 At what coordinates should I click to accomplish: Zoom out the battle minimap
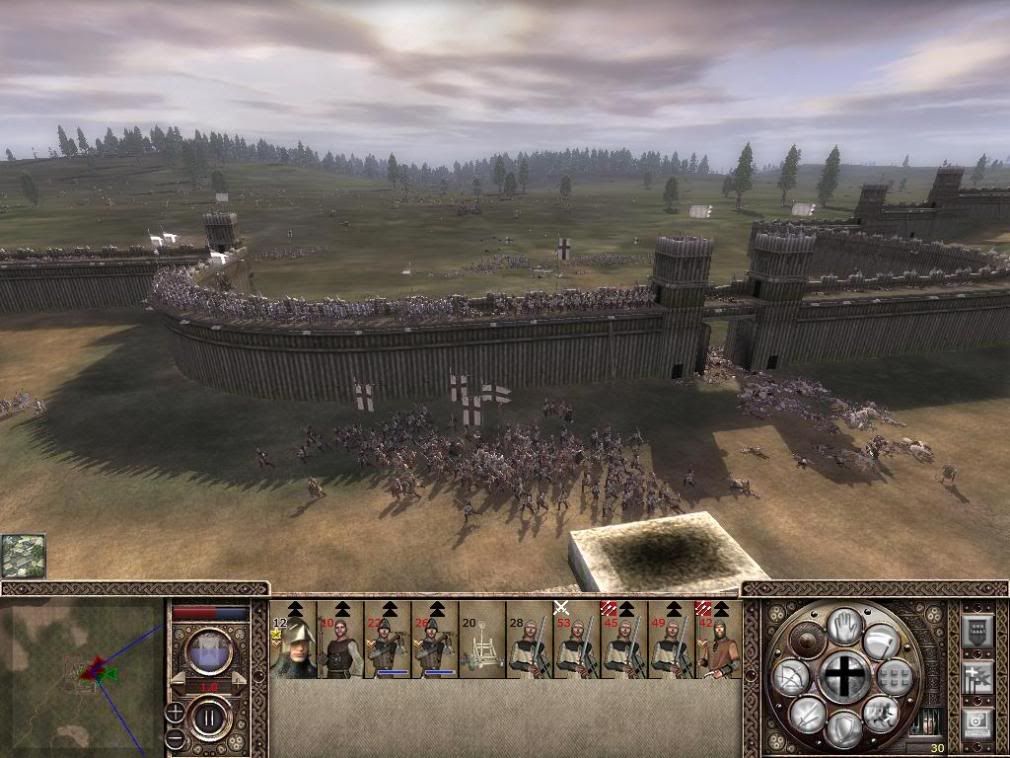point(175,739)
